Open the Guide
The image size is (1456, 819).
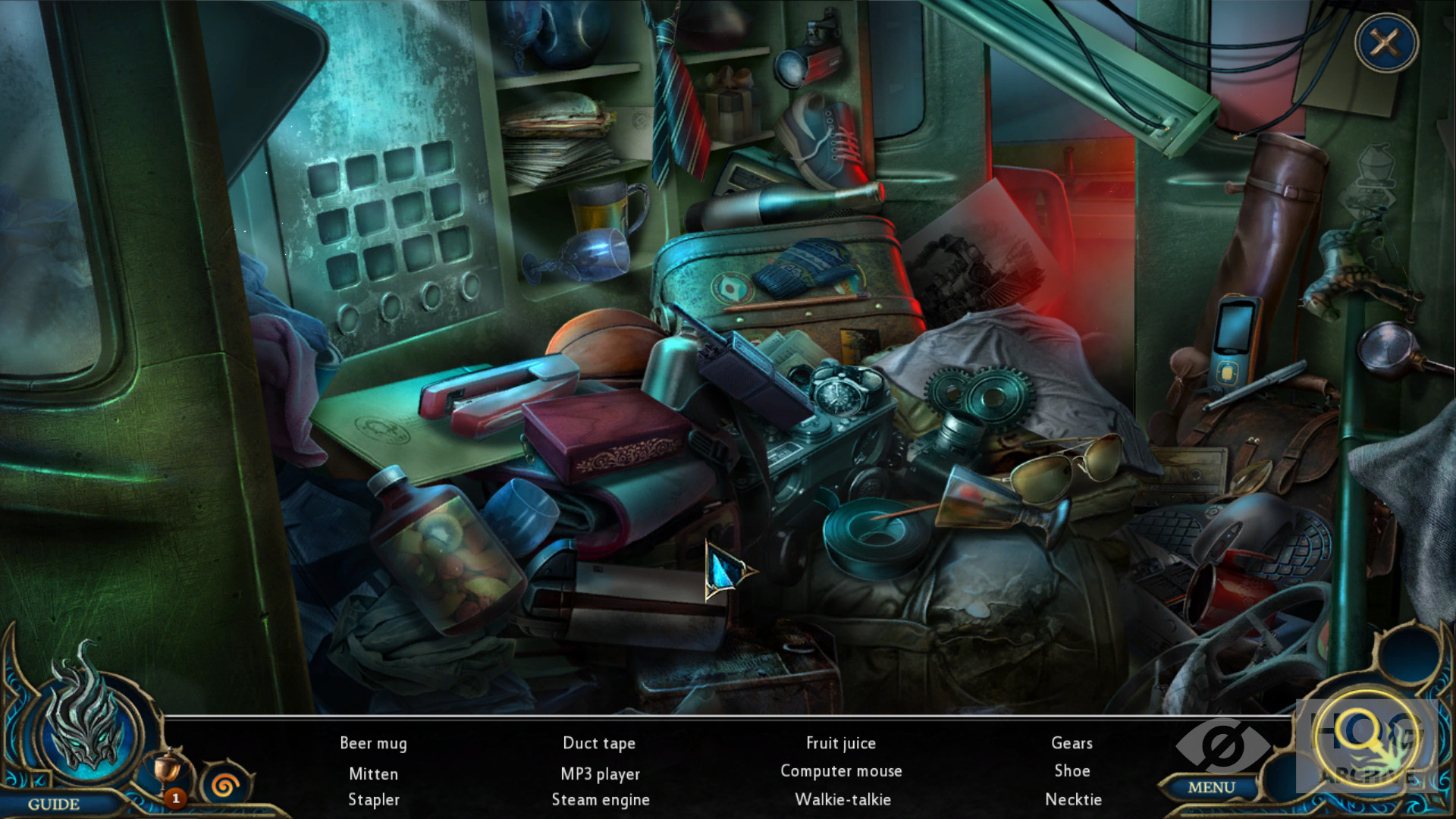tap(54, 804)
